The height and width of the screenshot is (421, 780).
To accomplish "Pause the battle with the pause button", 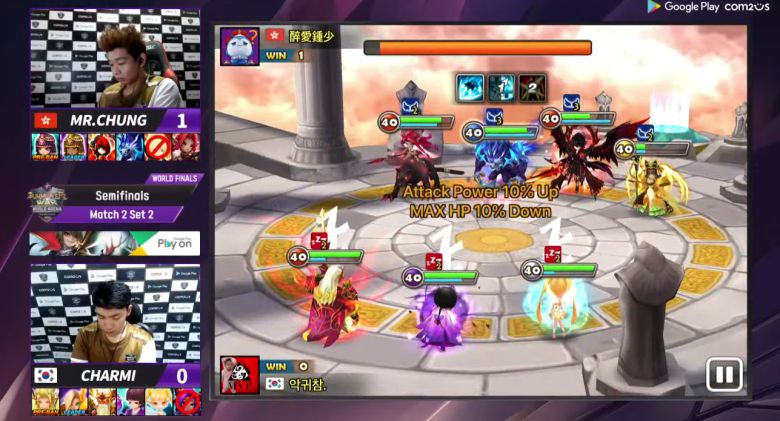I will [x=724, y=375].
